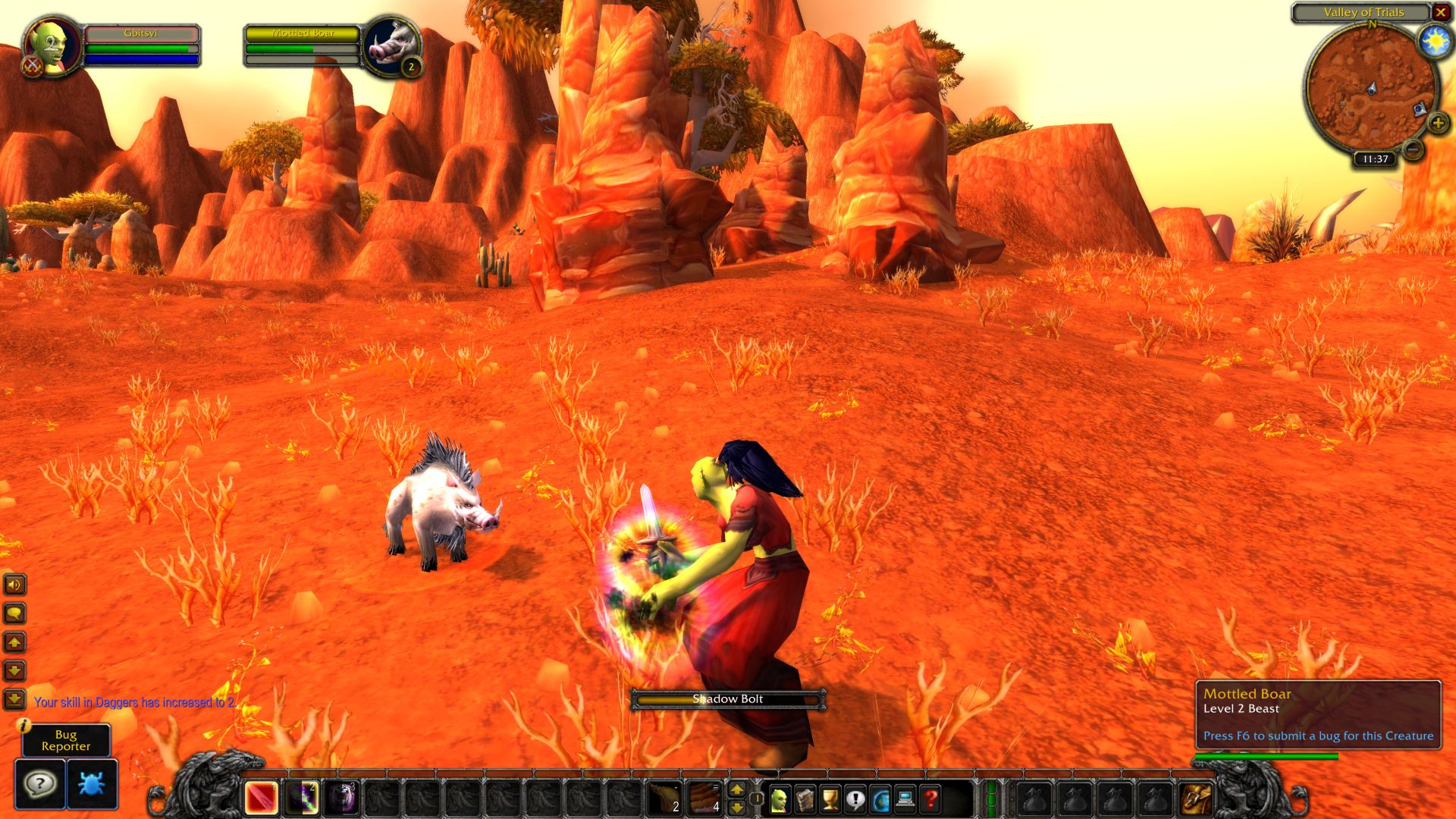Image resolution: width=1456 pixels, height=819 pixels.
Task: Close the minimap with the X button
Action: [1440, 12]
